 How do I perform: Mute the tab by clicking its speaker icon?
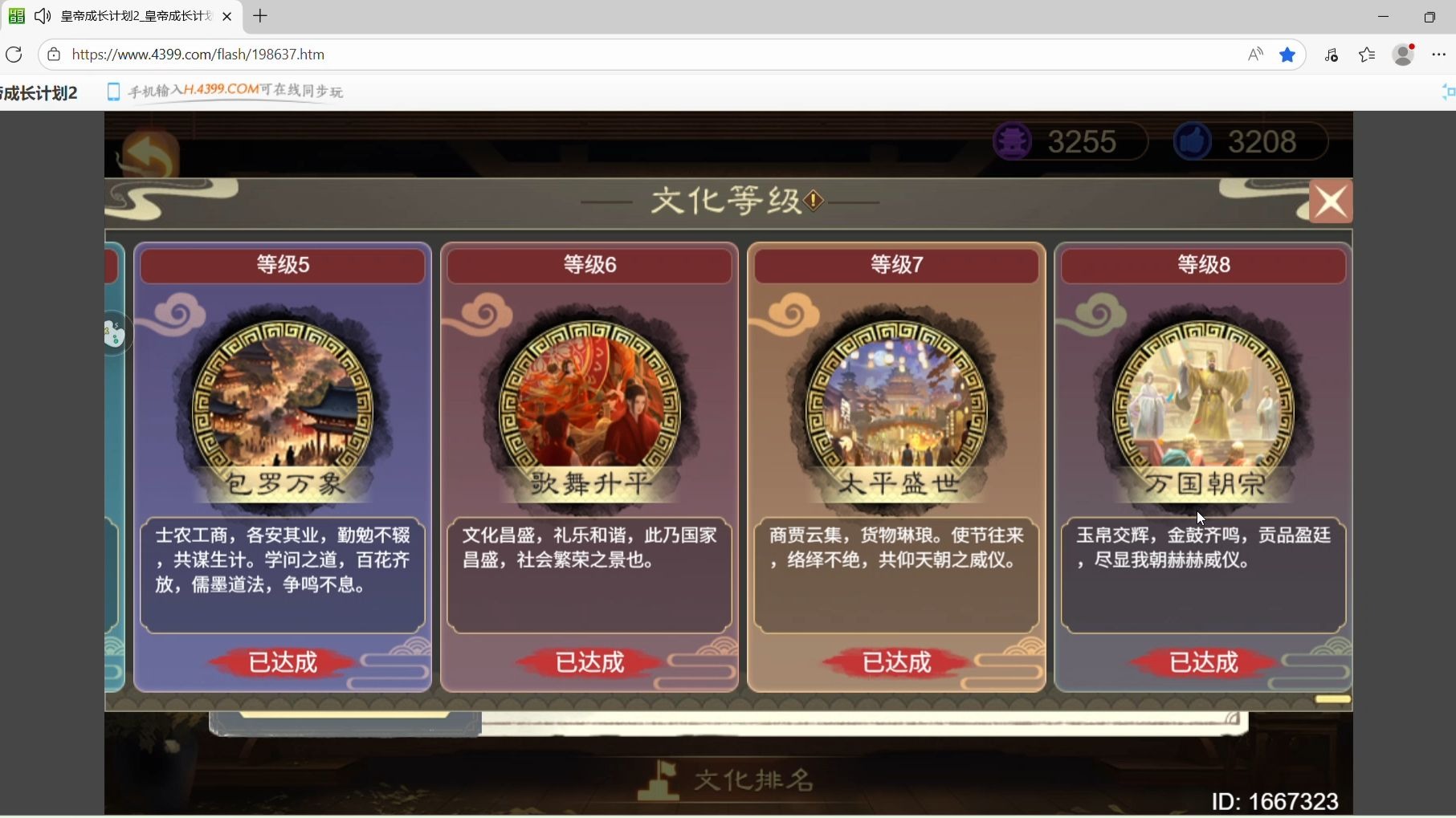pyautogui.click(x=42, y=15)
